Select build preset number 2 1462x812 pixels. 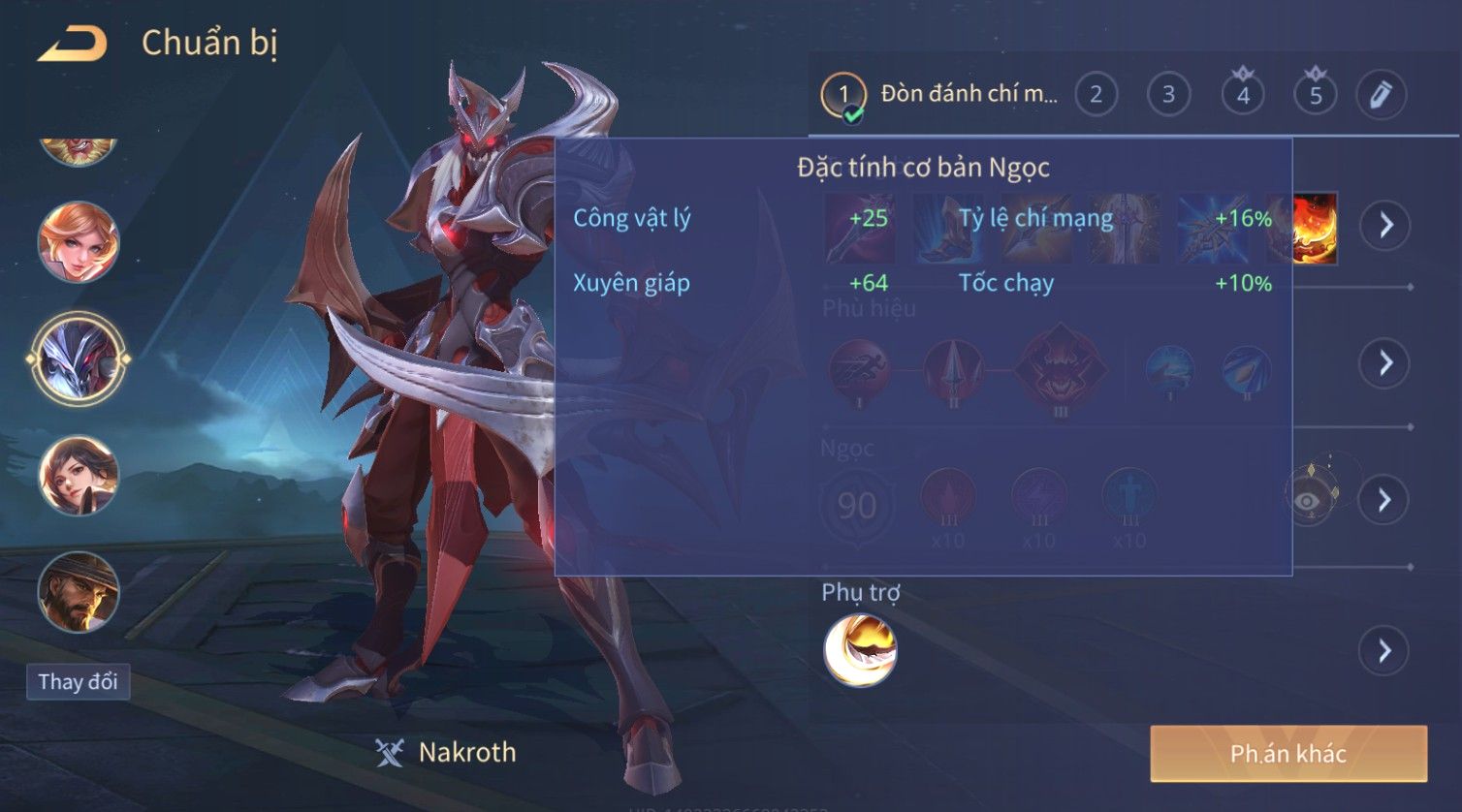pos(1096,95)
